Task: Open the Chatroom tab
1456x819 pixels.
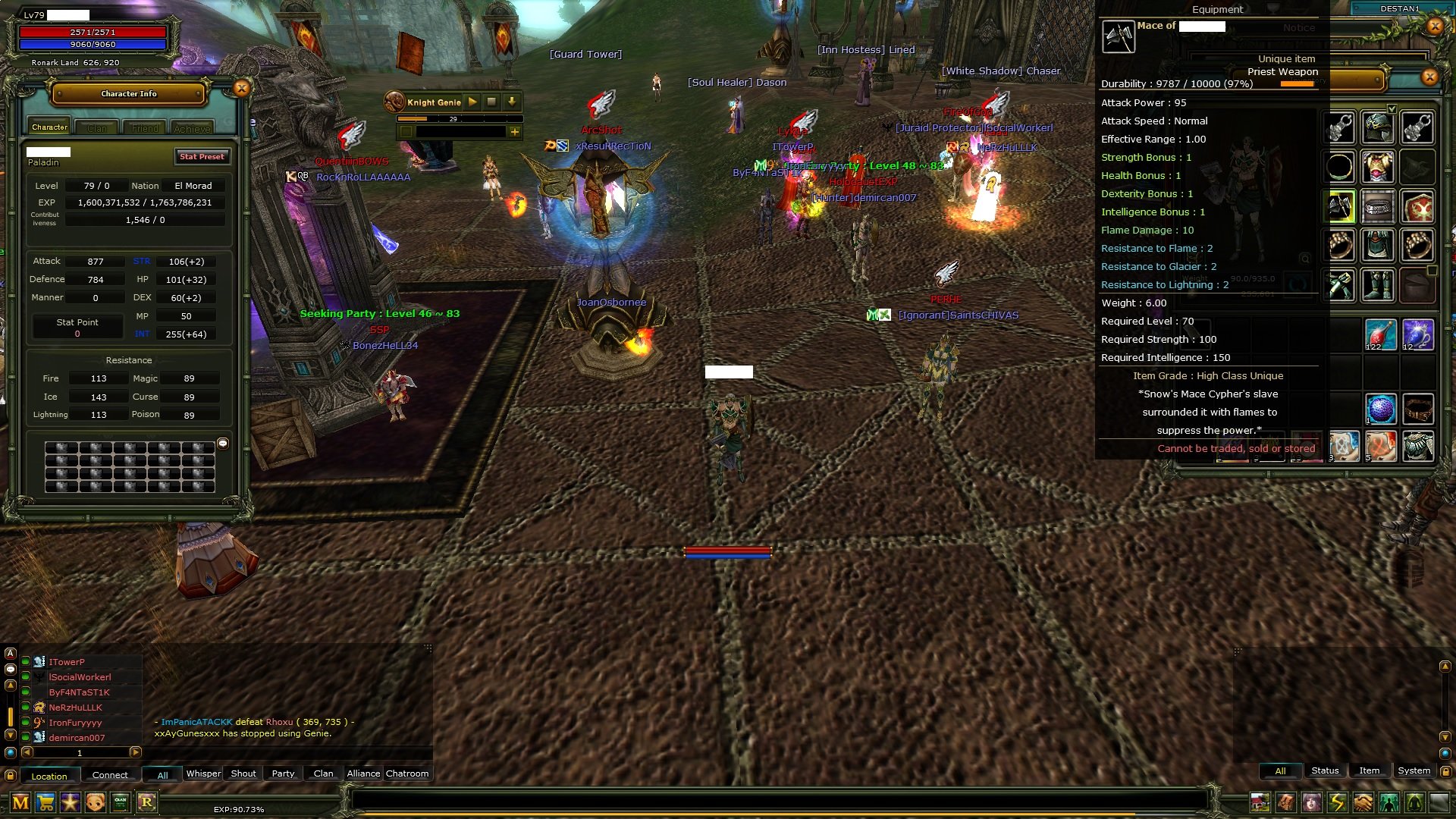Action: tap(407, 773)
